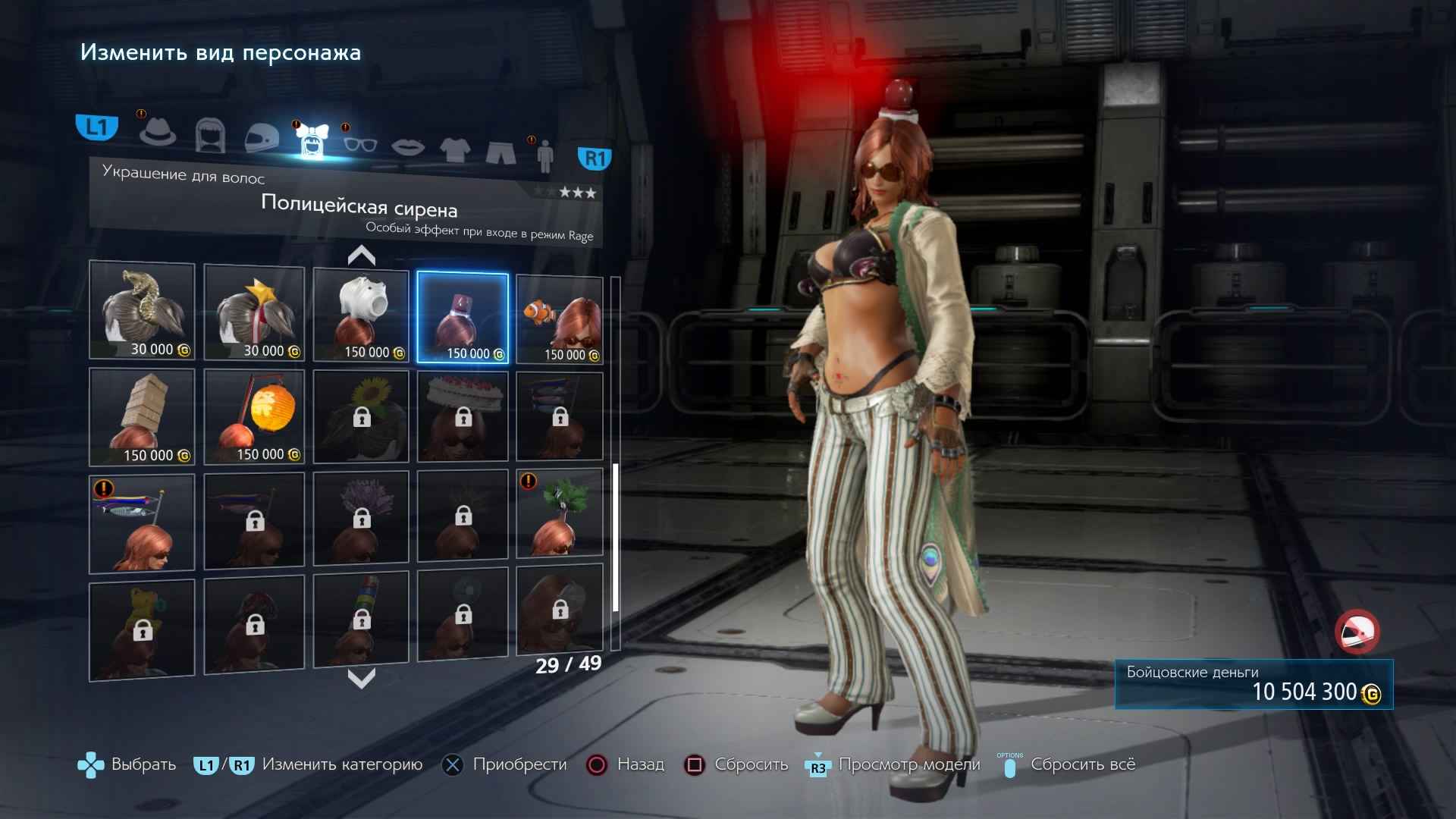Click the locked sunflower accessory
Image resolution: width=1456 pixels, height=819 pixels.
point(361,416)
